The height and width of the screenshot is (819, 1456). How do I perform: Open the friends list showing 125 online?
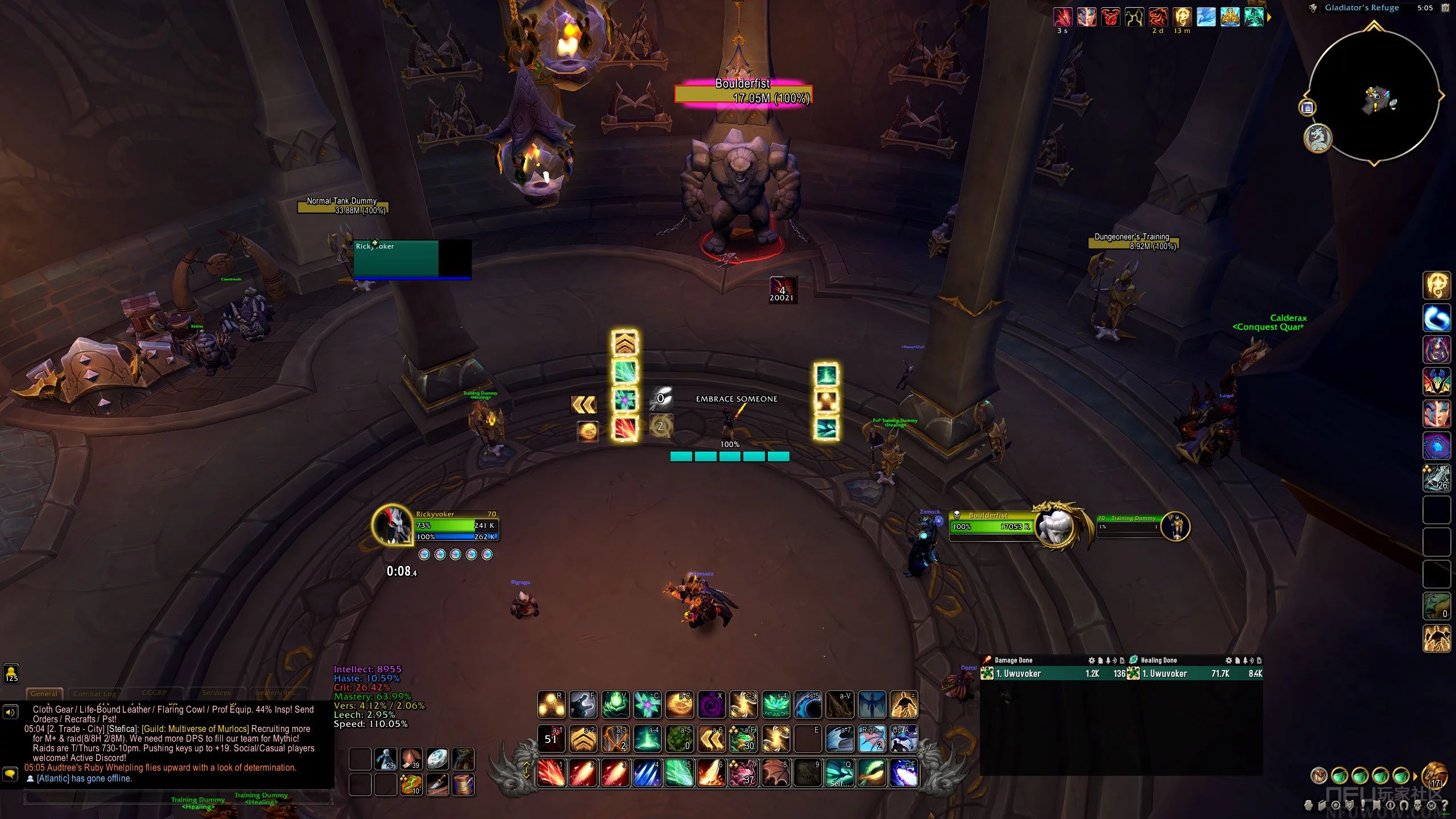pos(11,673)
